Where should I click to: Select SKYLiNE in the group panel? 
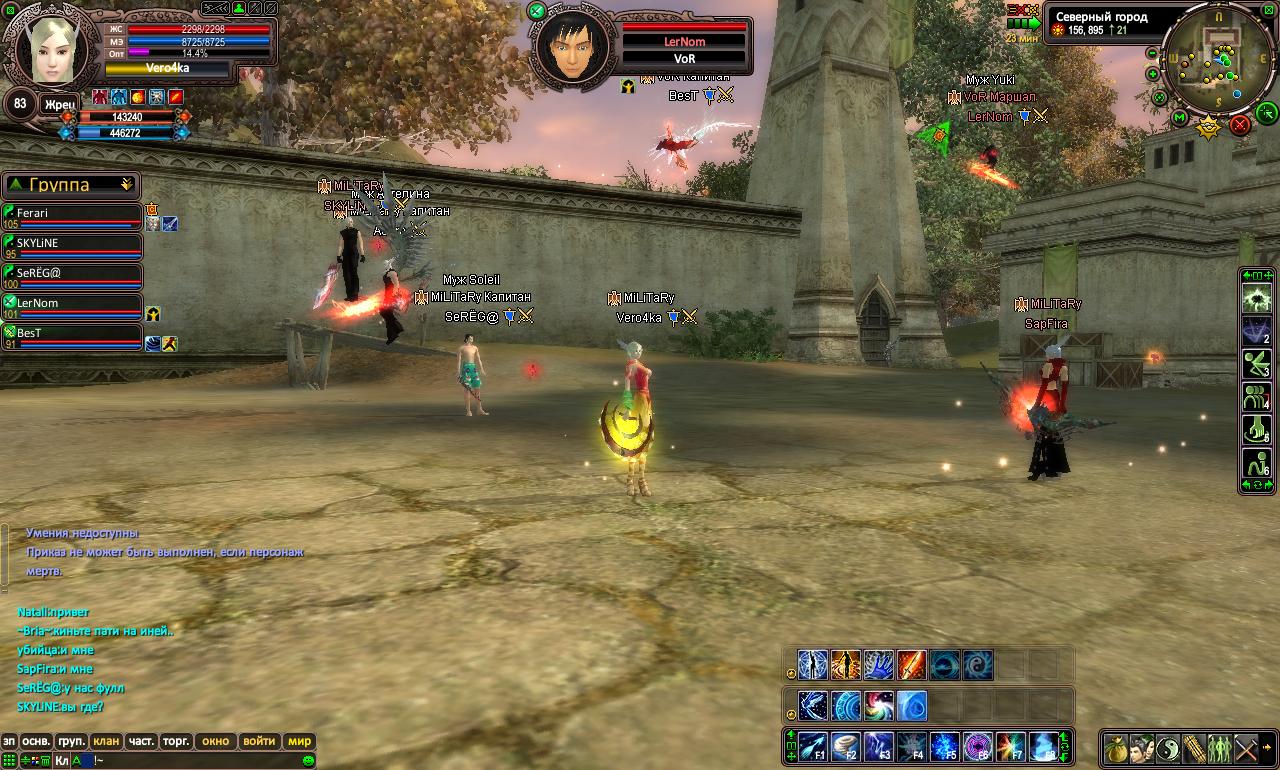coord(70,246)
